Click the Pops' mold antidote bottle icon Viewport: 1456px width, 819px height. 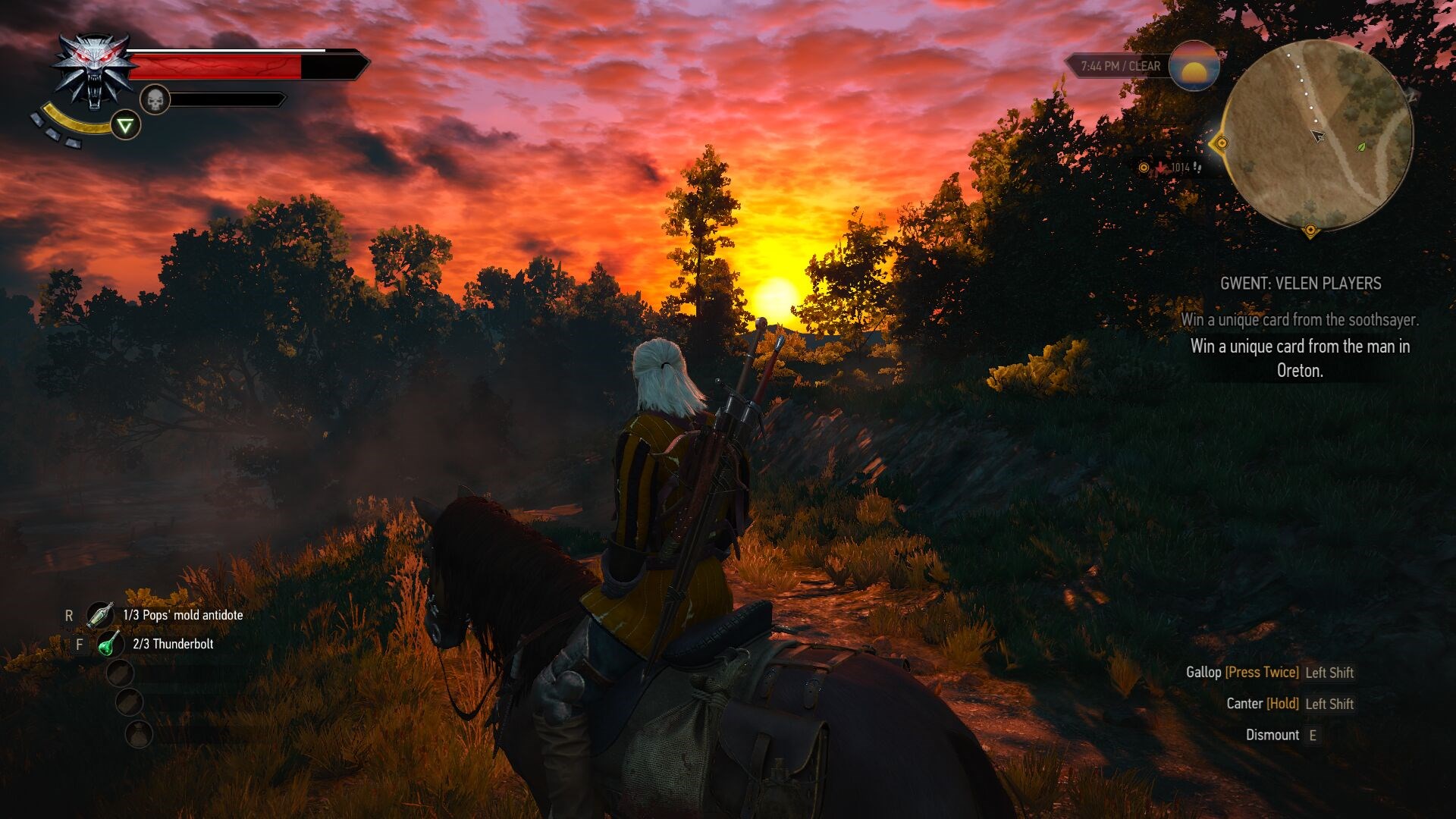(x=102, y=615)
